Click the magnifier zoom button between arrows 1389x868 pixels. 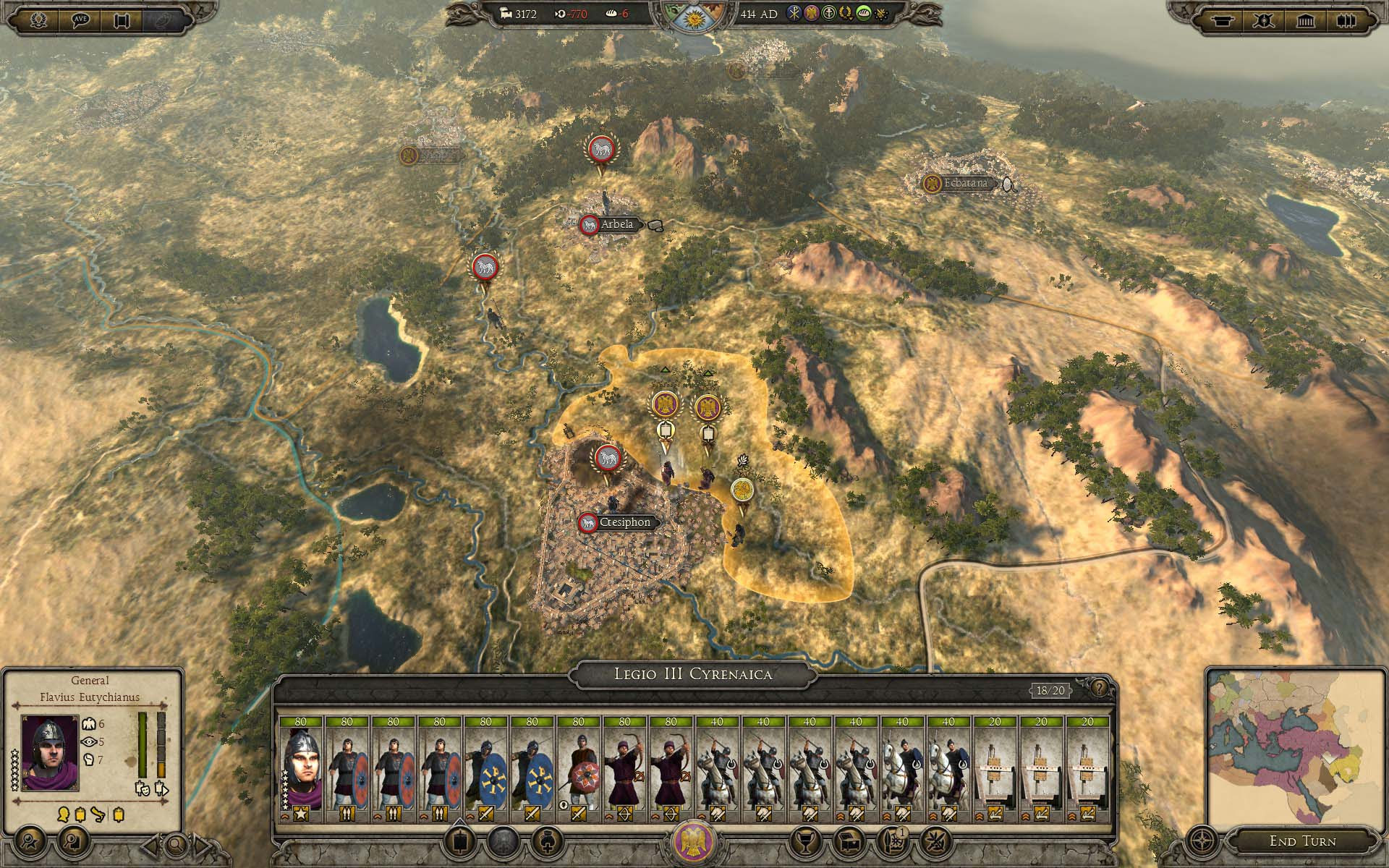[x=176, y=844]
